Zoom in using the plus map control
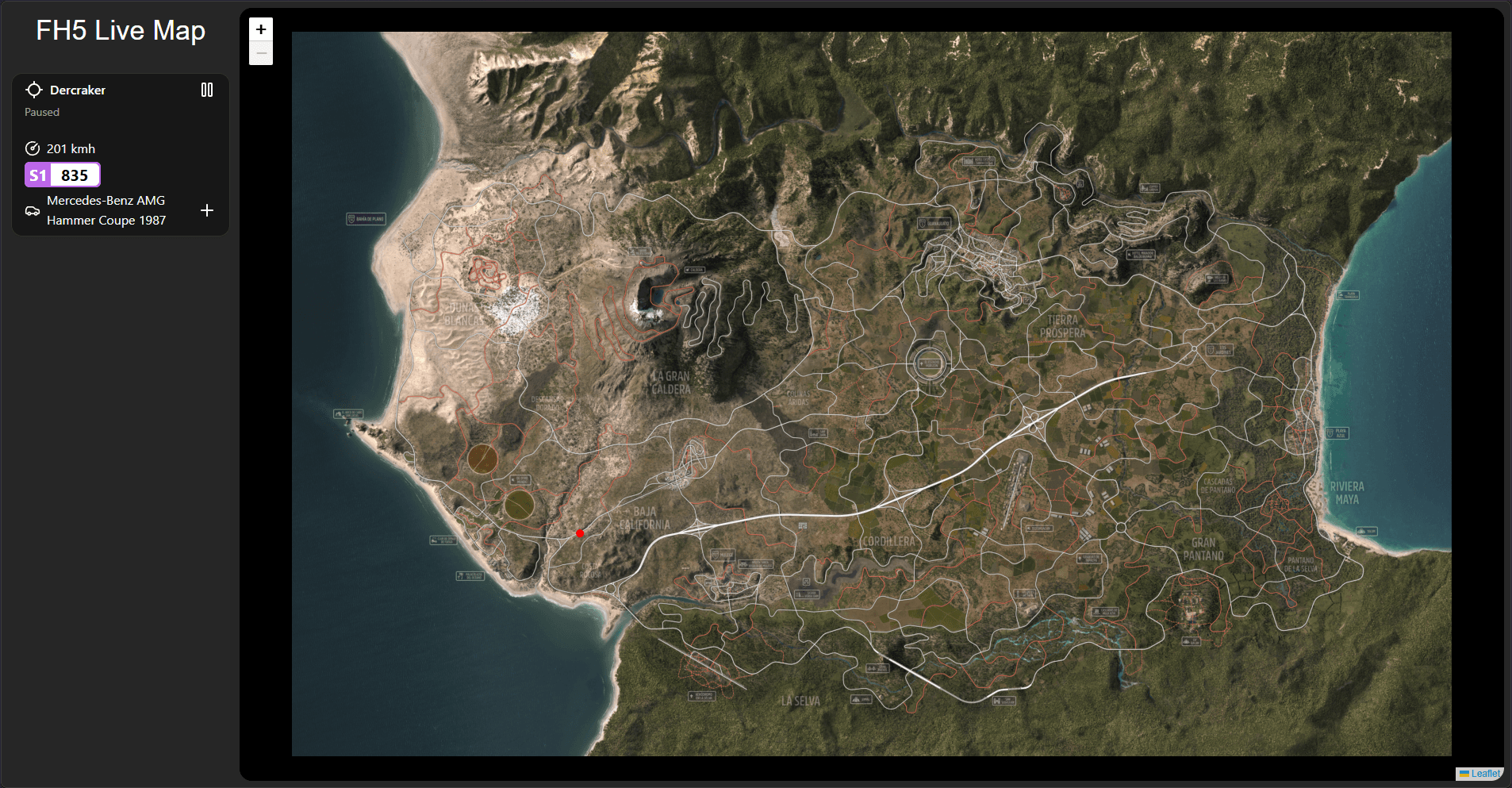 click(260, 29)
